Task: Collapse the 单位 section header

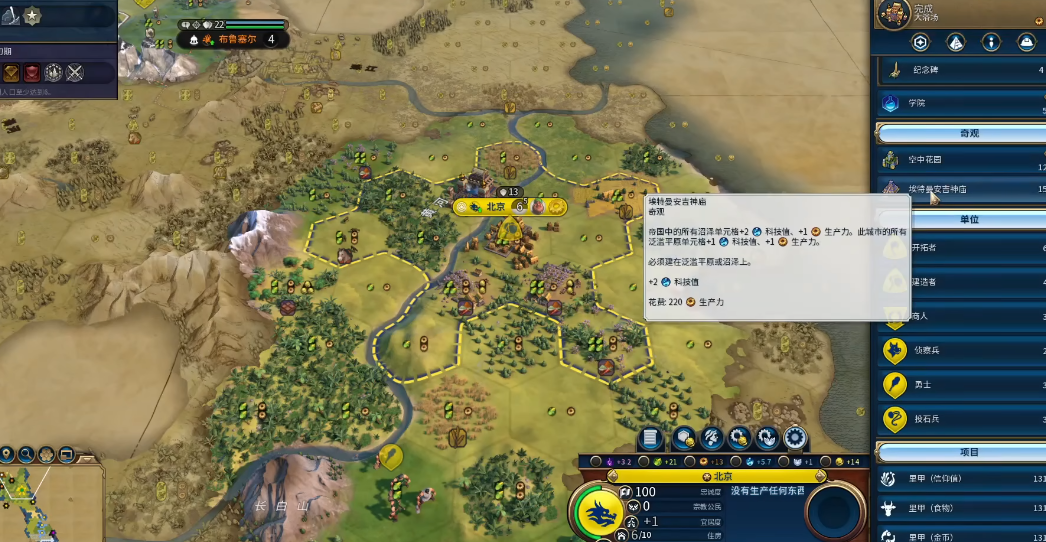Action: coord(960,219)
